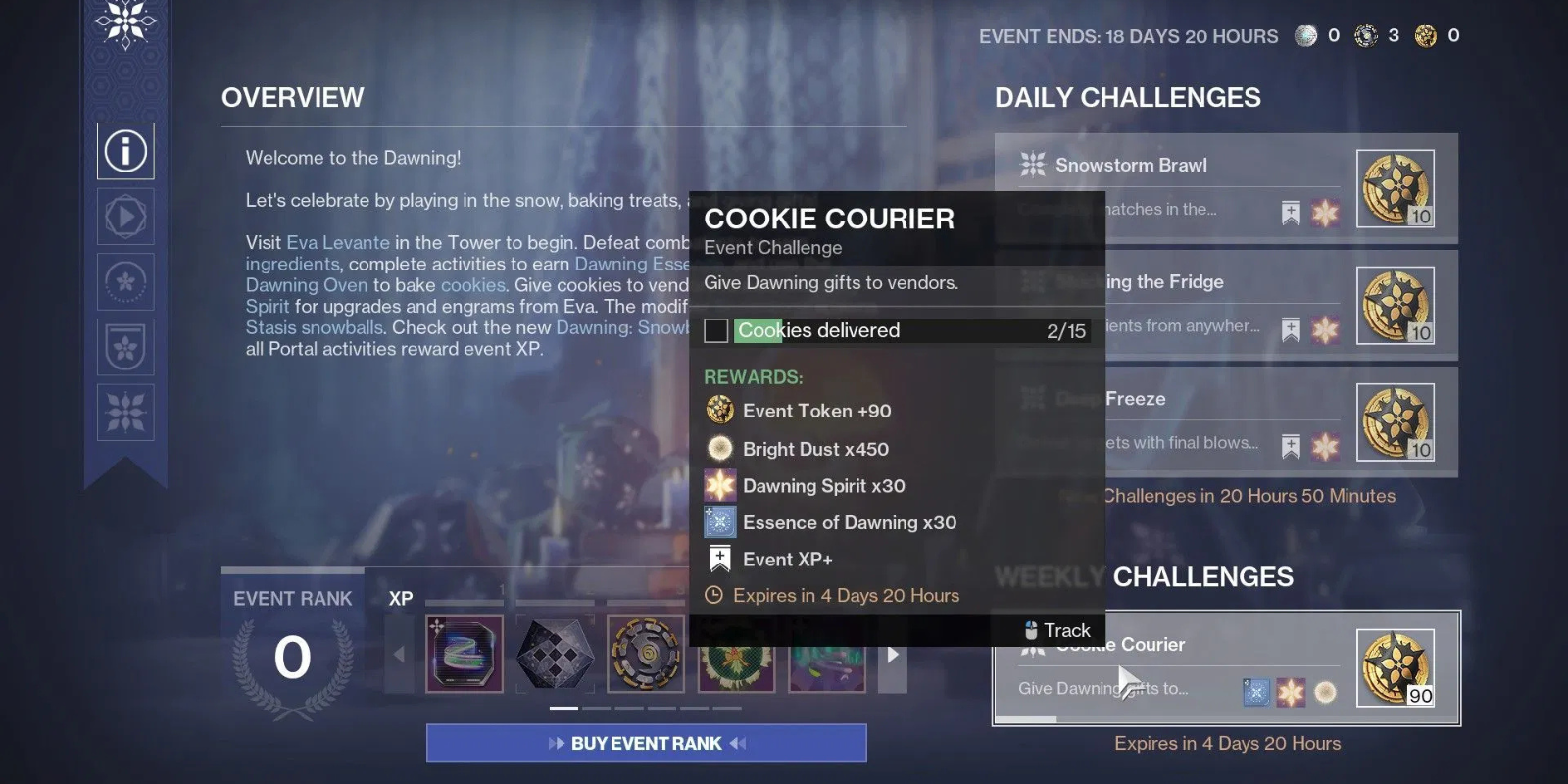This screenshot has height=784, width=1568.
Task: Toggle the Event XP banner on Snowstorm Brawl
Action: point(1289,210)
